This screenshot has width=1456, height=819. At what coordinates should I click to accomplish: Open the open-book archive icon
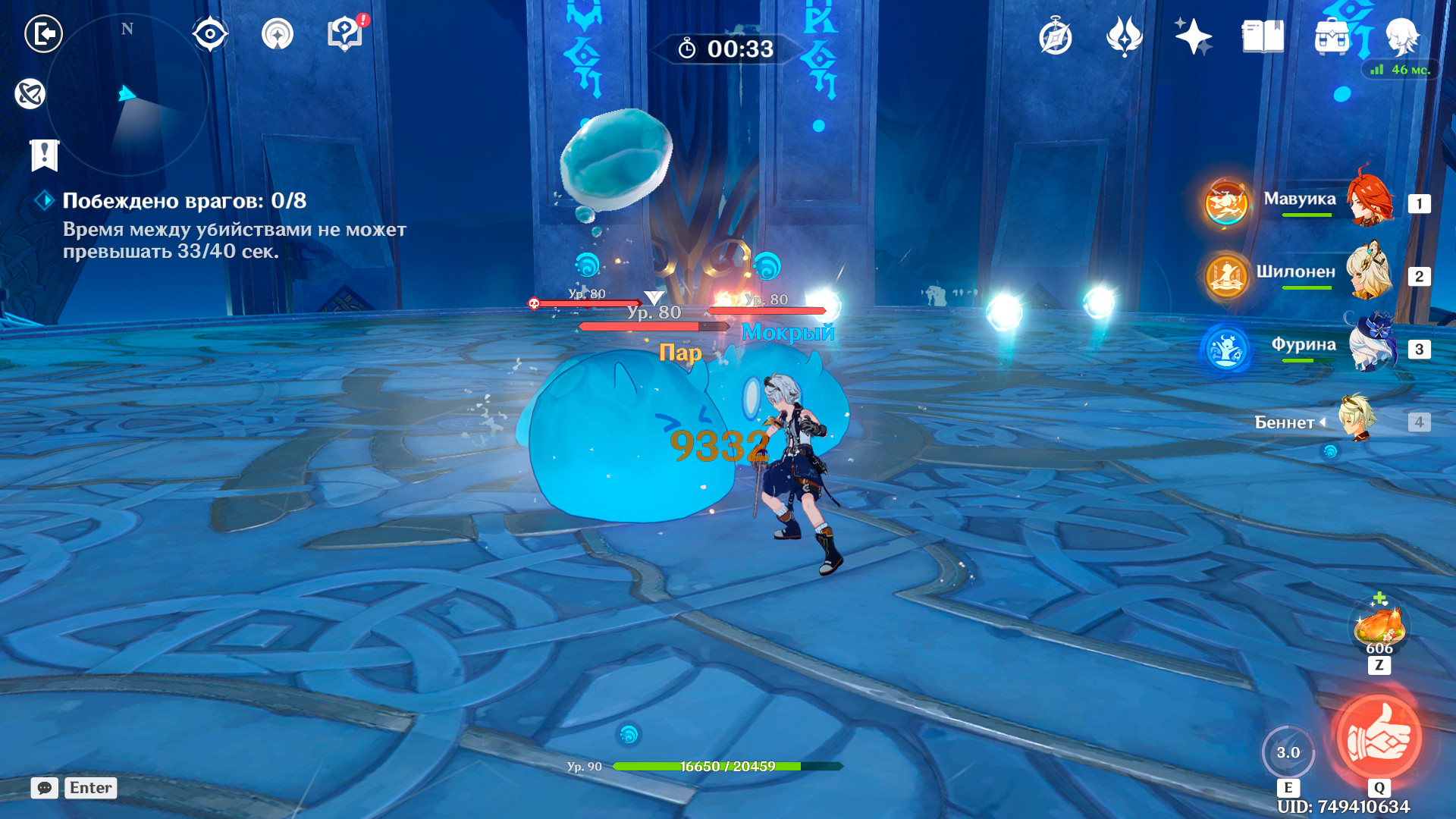coord(1263,36)
